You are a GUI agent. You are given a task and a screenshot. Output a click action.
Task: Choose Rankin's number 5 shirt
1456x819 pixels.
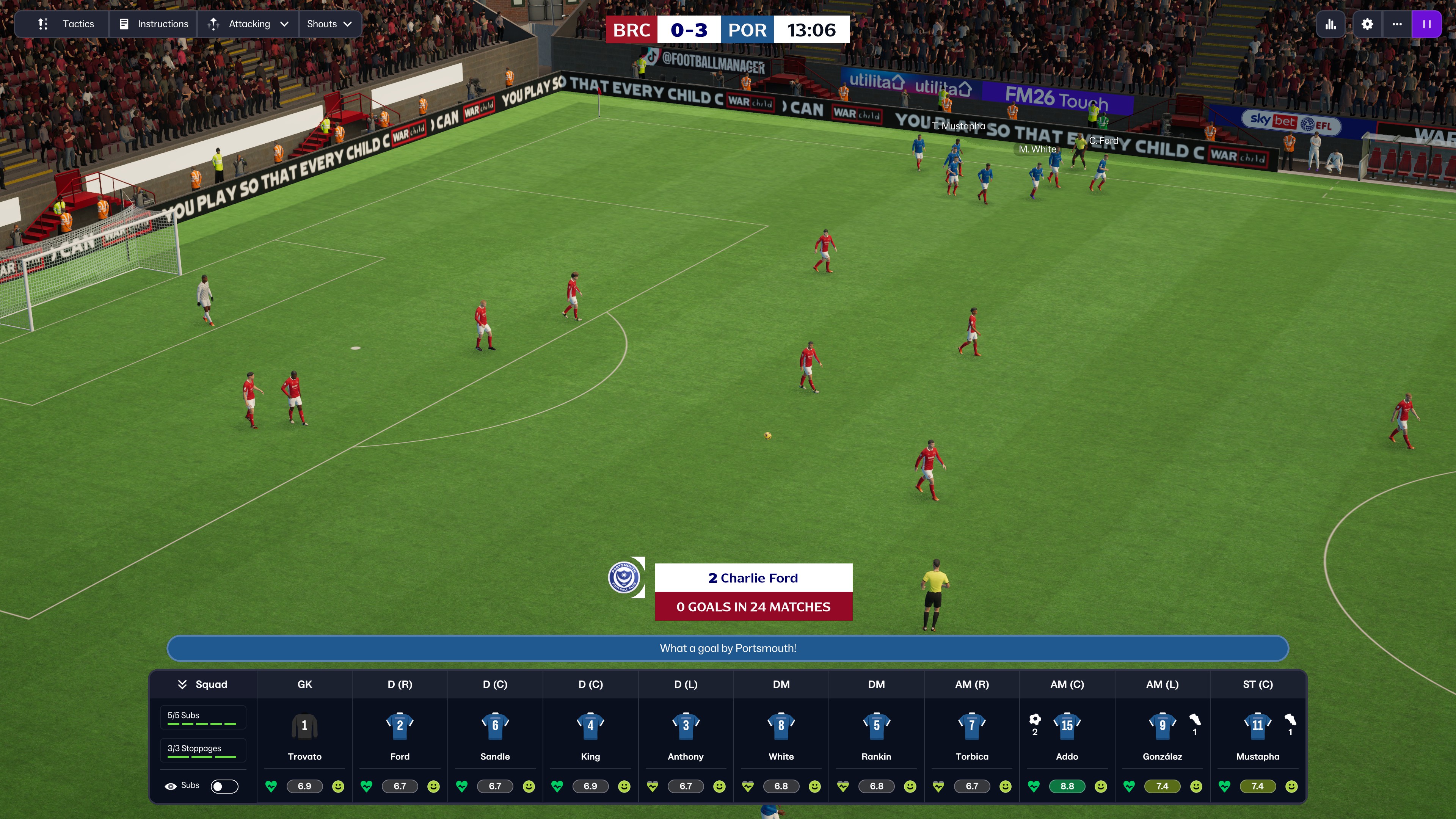pyautogui.click(x=876, y=725)
